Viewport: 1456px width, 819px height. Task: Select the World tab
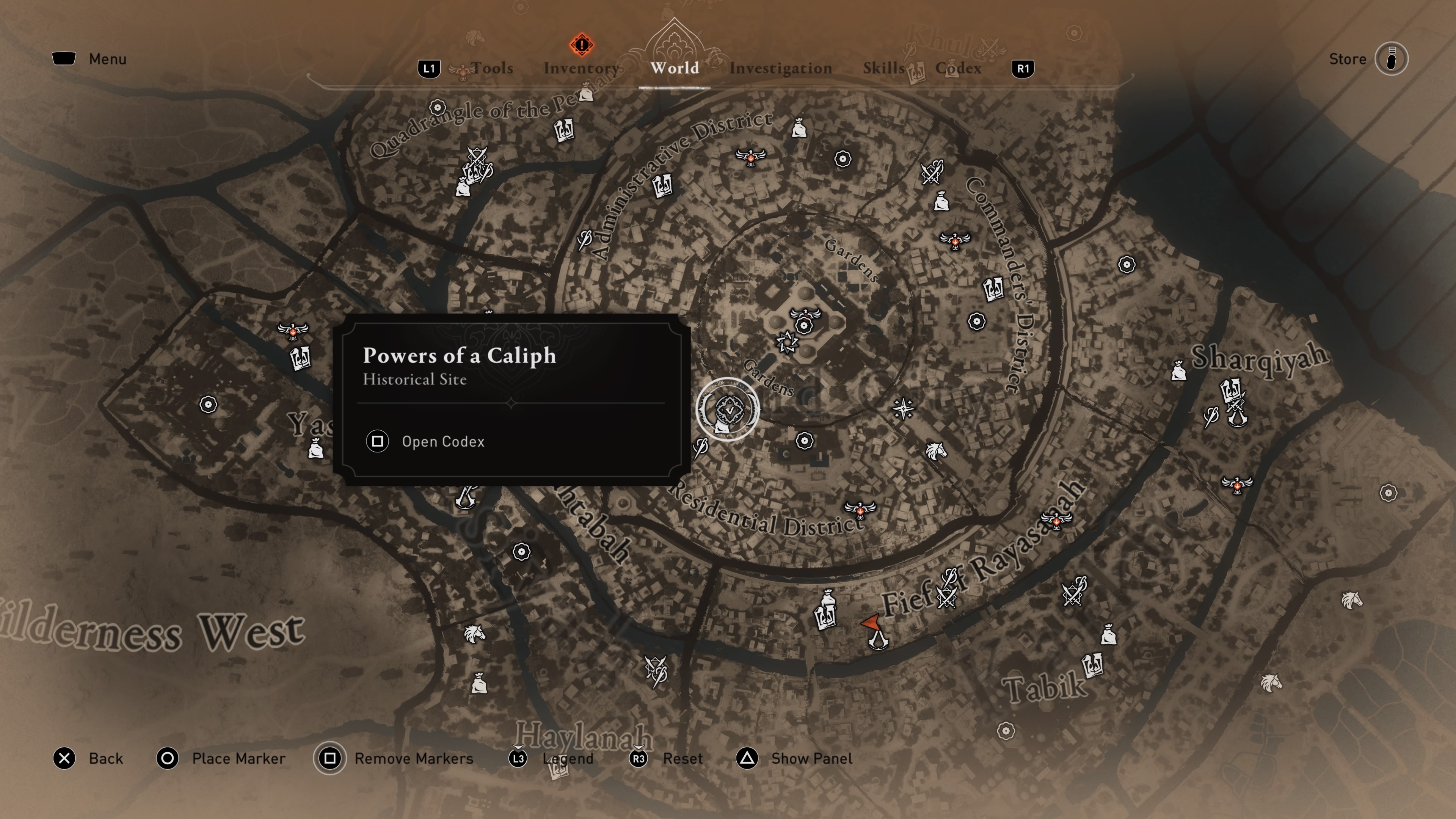(674, 68)
